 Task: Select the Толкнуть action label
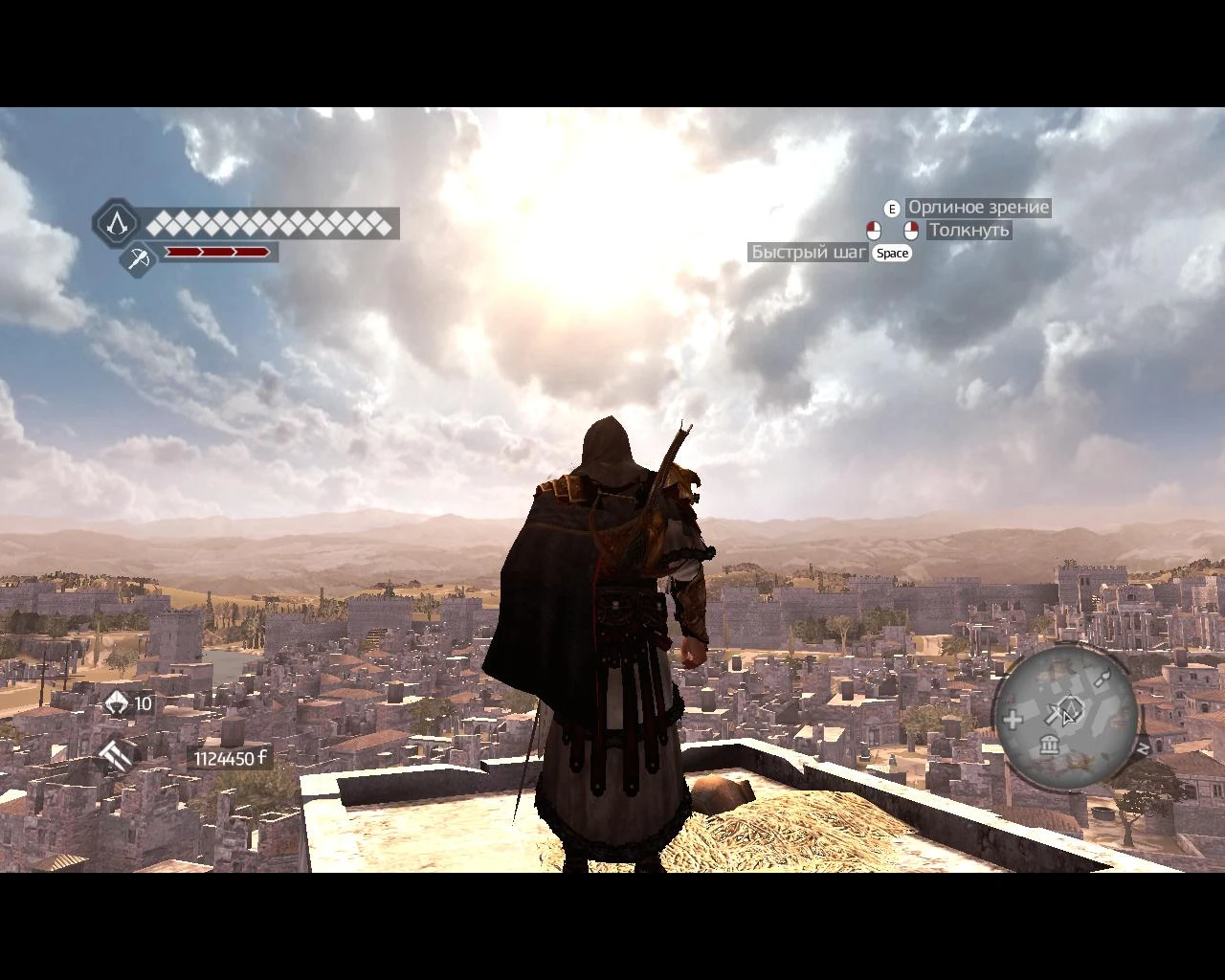point(969,230)
